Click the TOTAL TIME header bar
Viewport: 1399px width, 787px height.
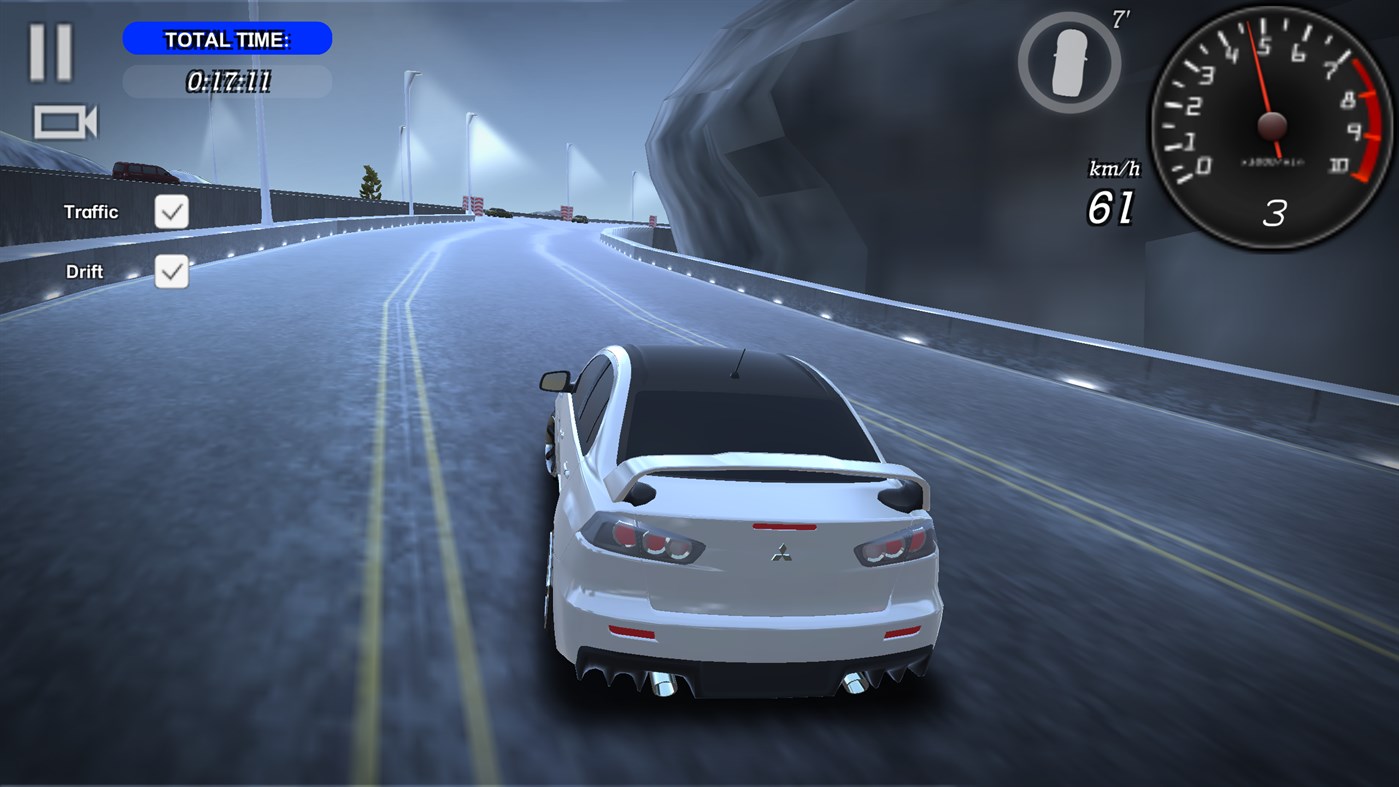pyautogui.click(x=227, y=39)
